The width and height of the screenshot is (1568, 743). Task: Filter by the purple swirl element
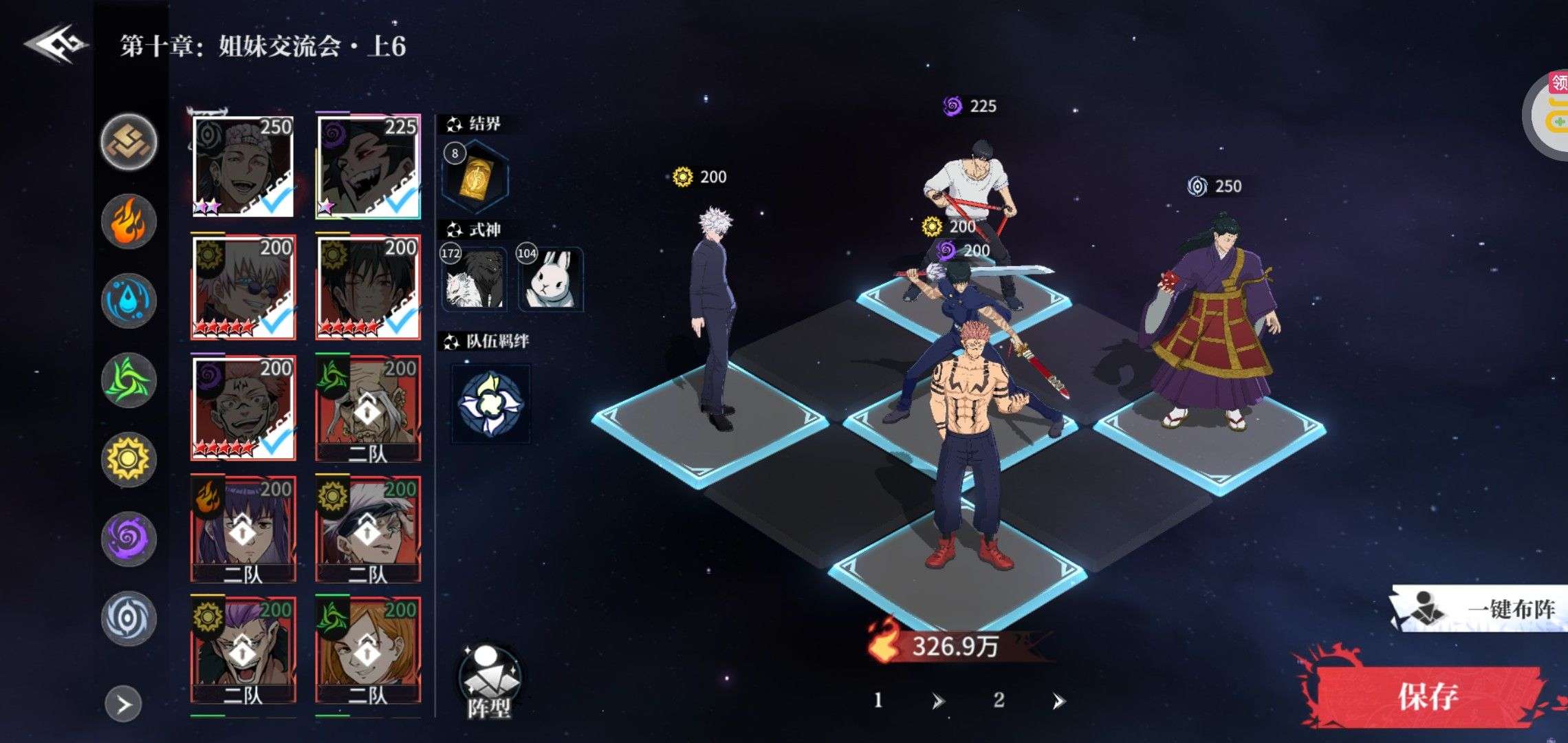point(129,539)
